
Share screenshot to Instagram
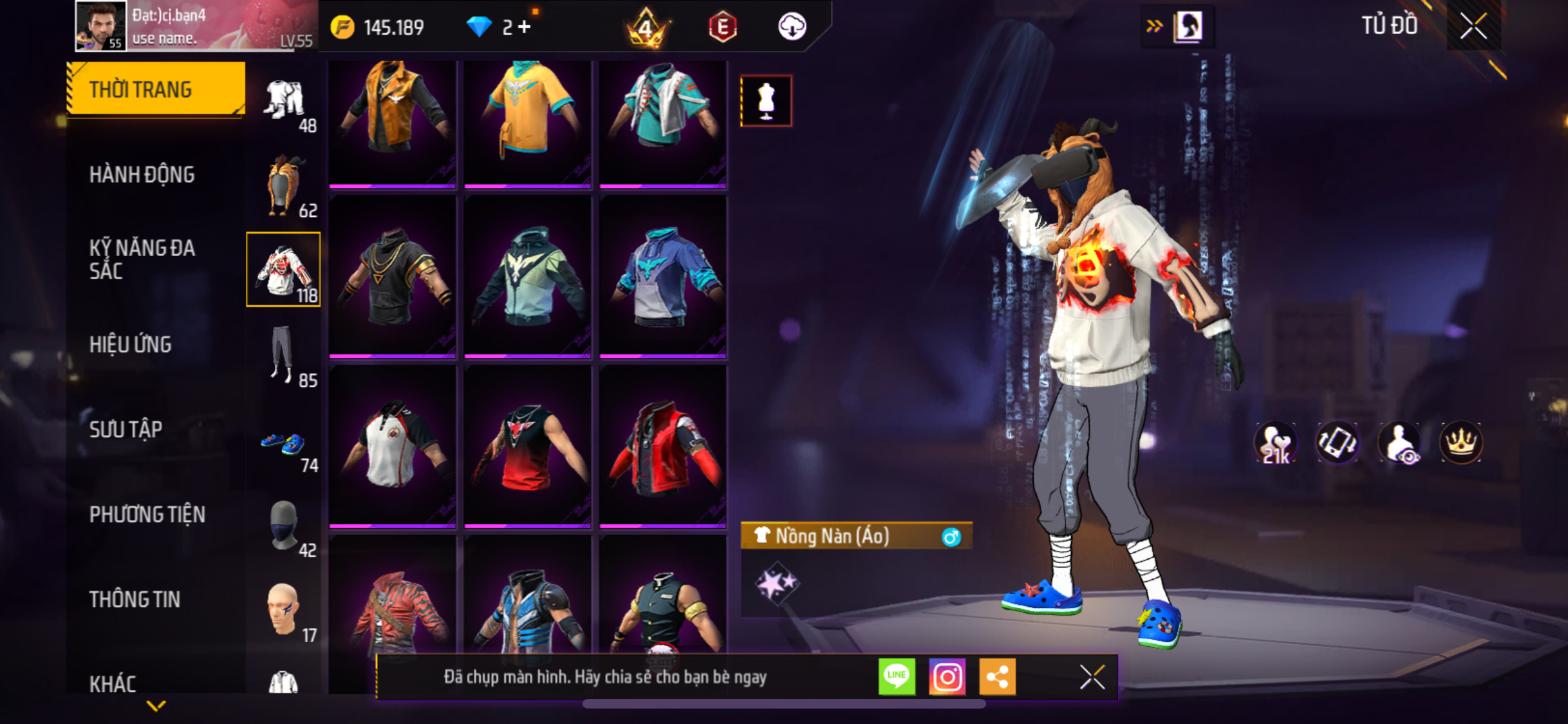pos(947,676)
